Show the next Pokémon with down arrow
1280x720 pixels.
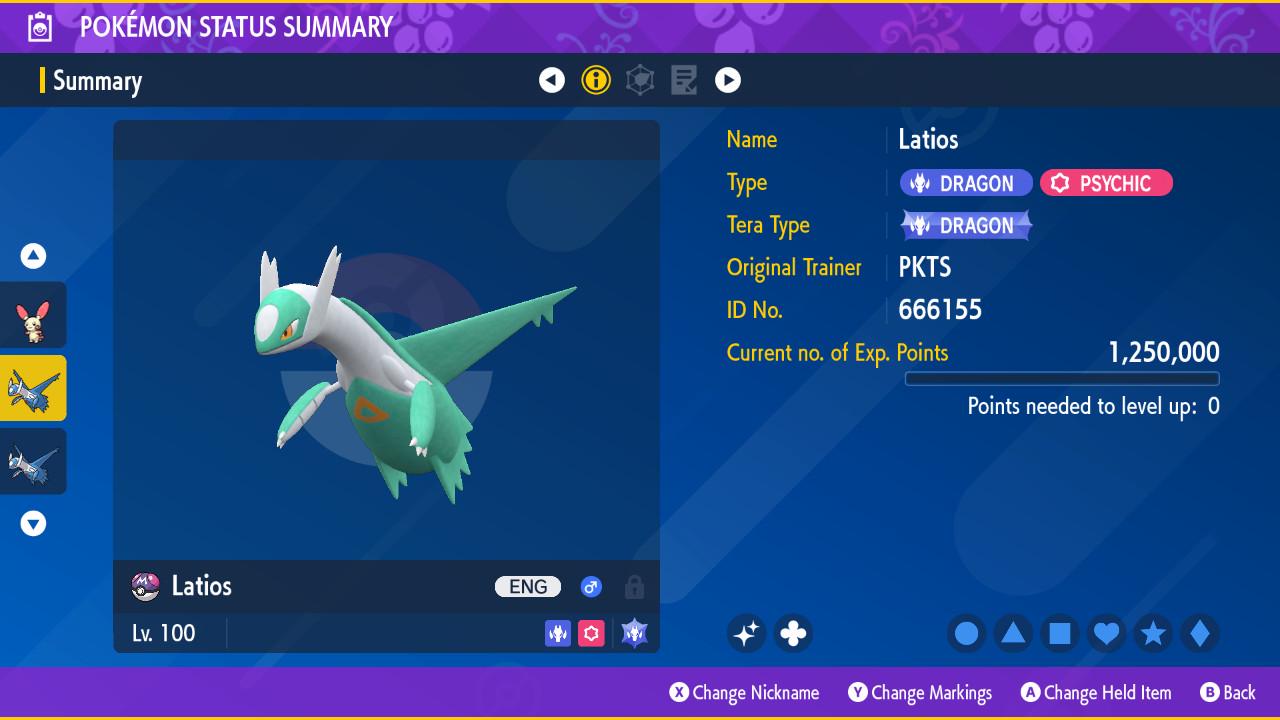[x=33, y=524]
